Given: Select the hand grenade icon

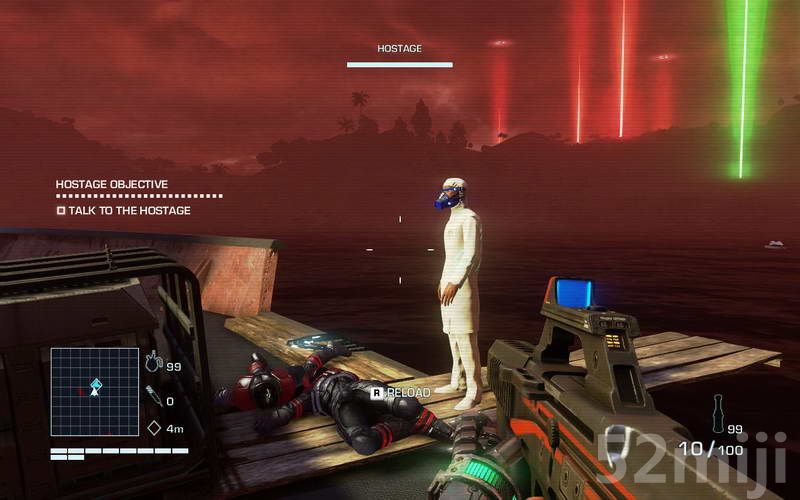Looking at the screenshot, I should pyautogui.click(x=153, y=362).
